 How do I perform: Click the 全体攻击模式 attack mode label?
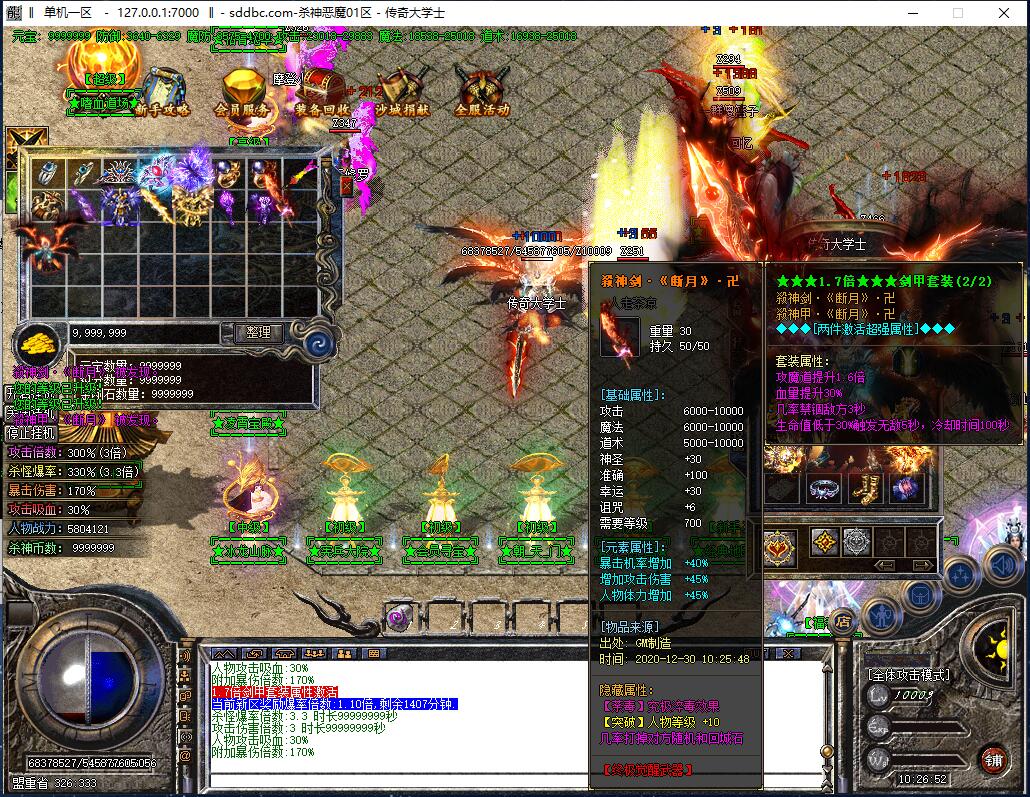point(908,675)
